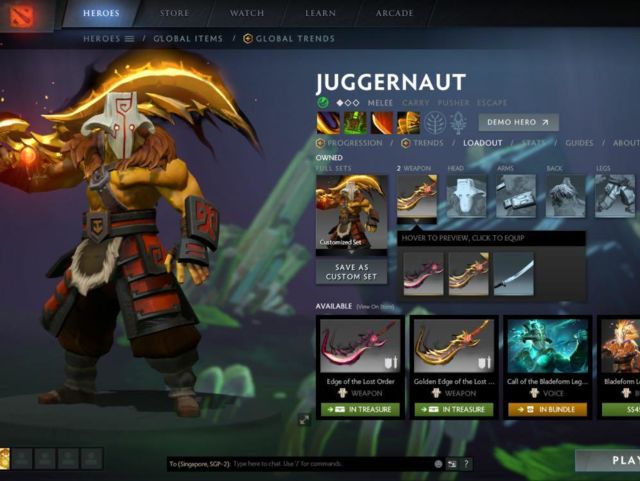Click the Play button

click(609, 460)
